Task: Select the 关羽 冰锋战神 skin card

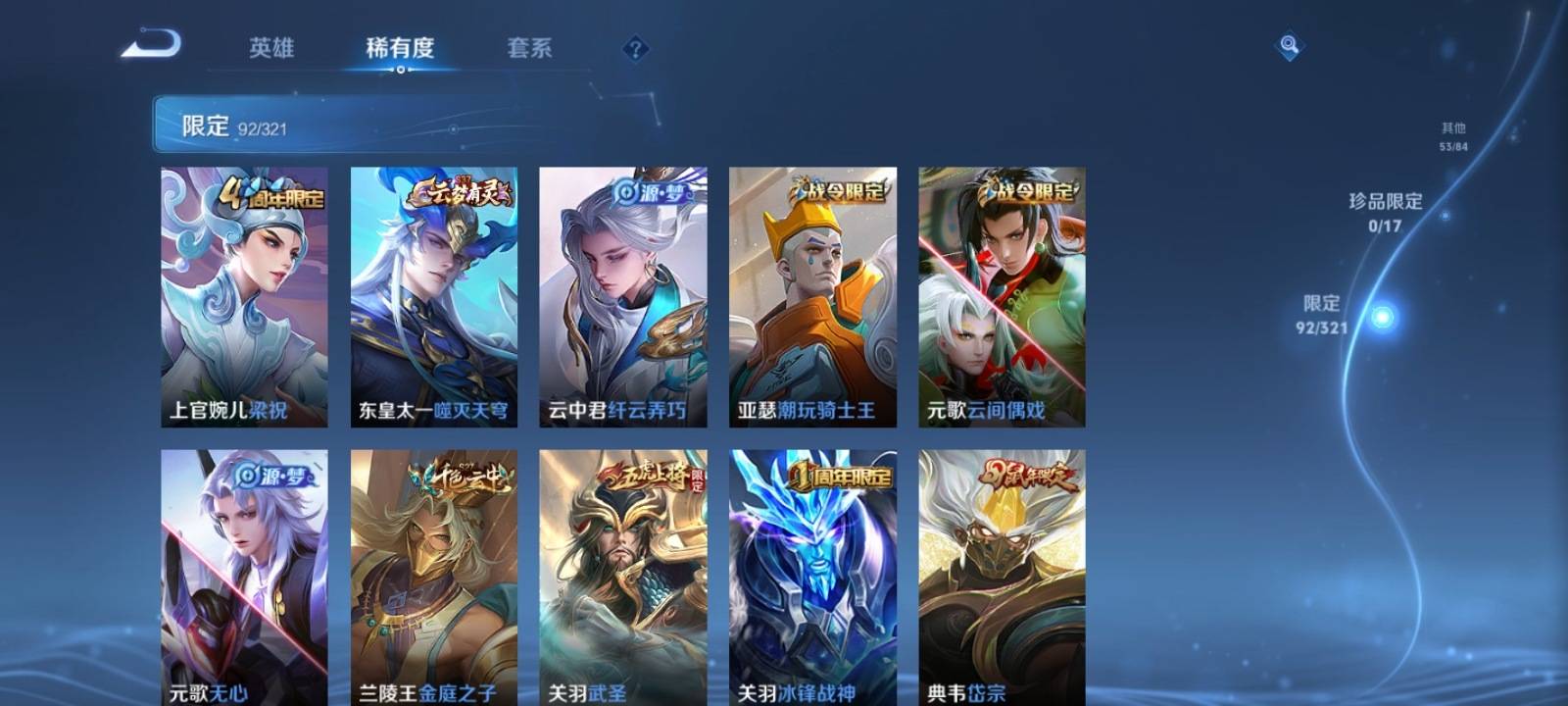Action: (x=812, y=578)
